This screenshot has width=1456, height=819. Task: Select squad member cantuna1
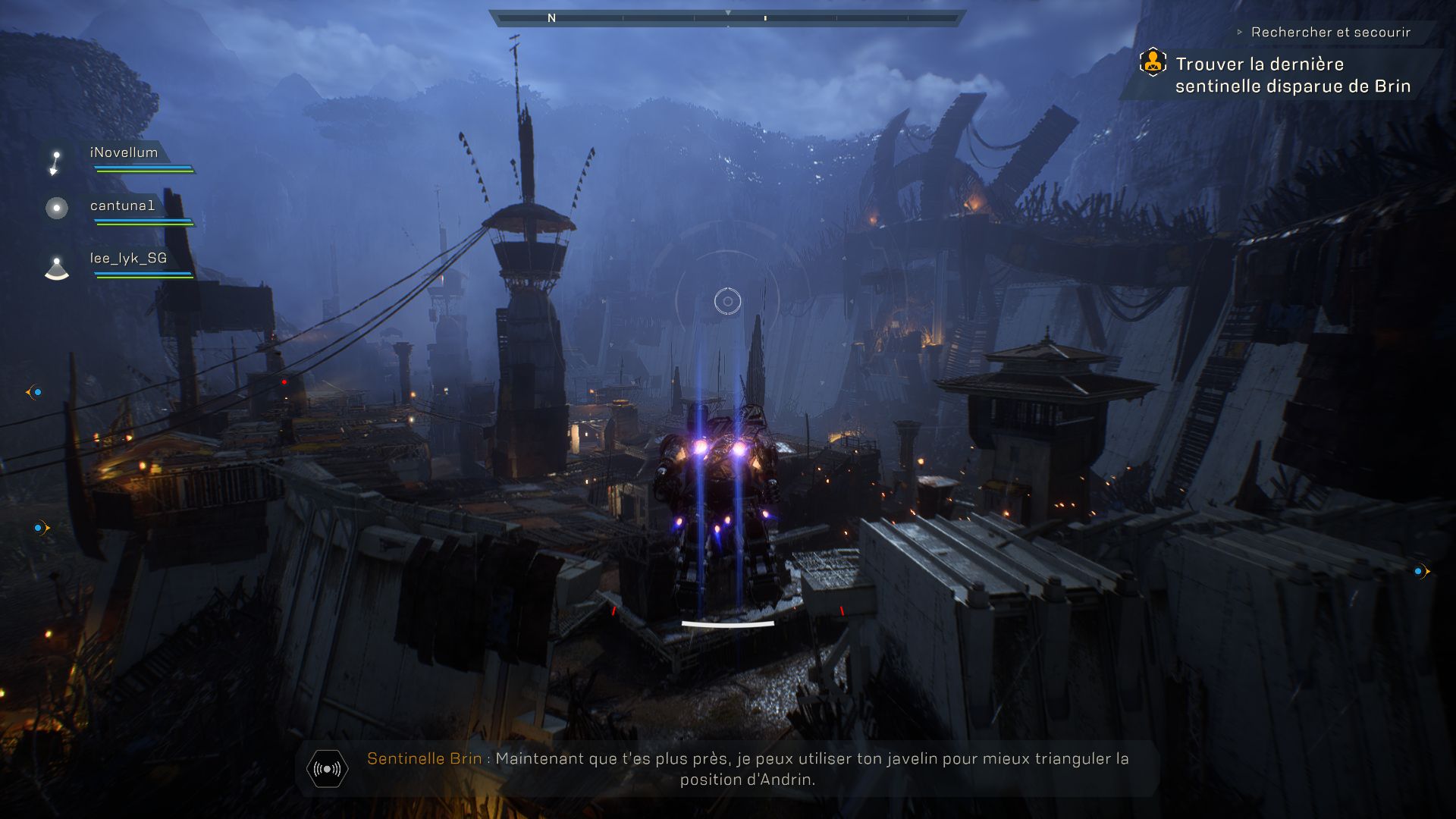point(122,206)
